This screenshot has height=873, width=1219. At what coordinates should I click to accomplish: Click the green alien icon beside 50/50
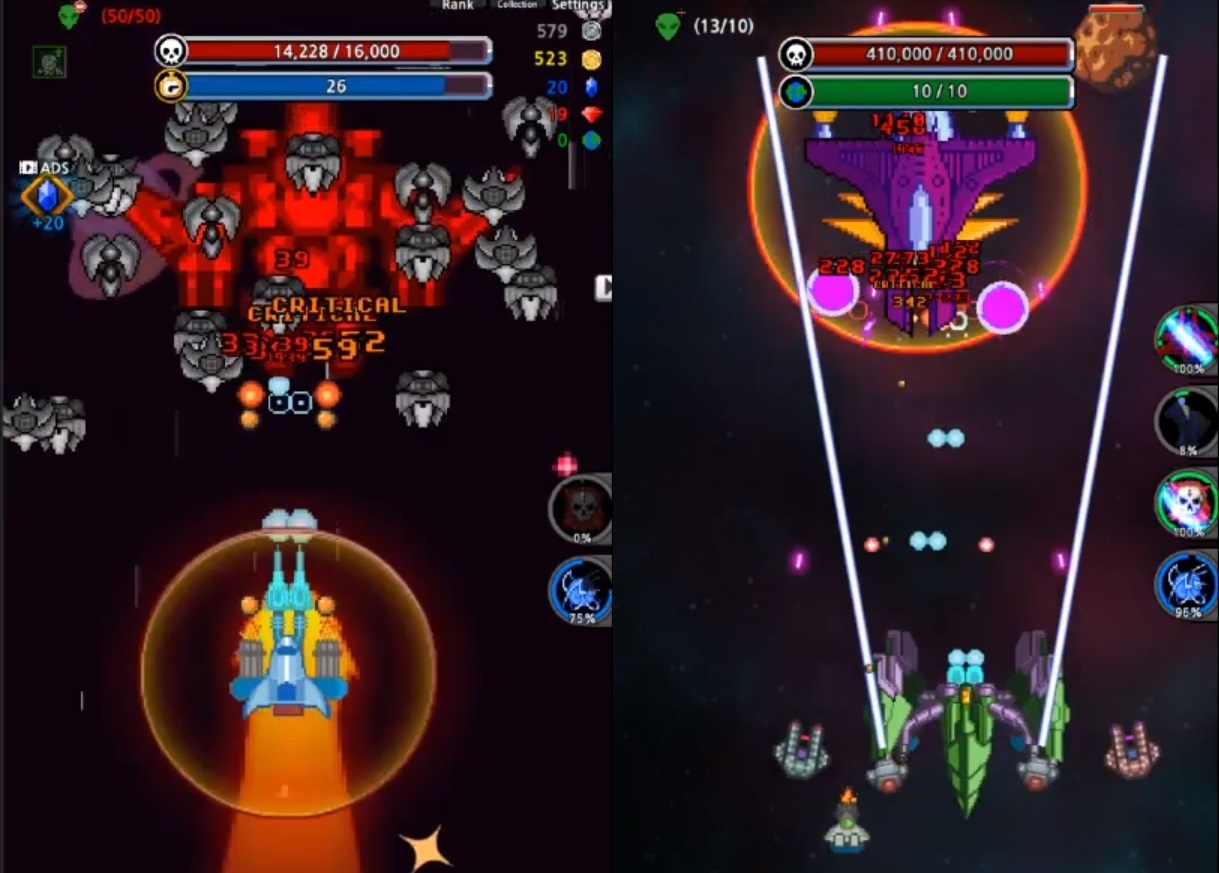pyautogui.click(x=69, y=16)
